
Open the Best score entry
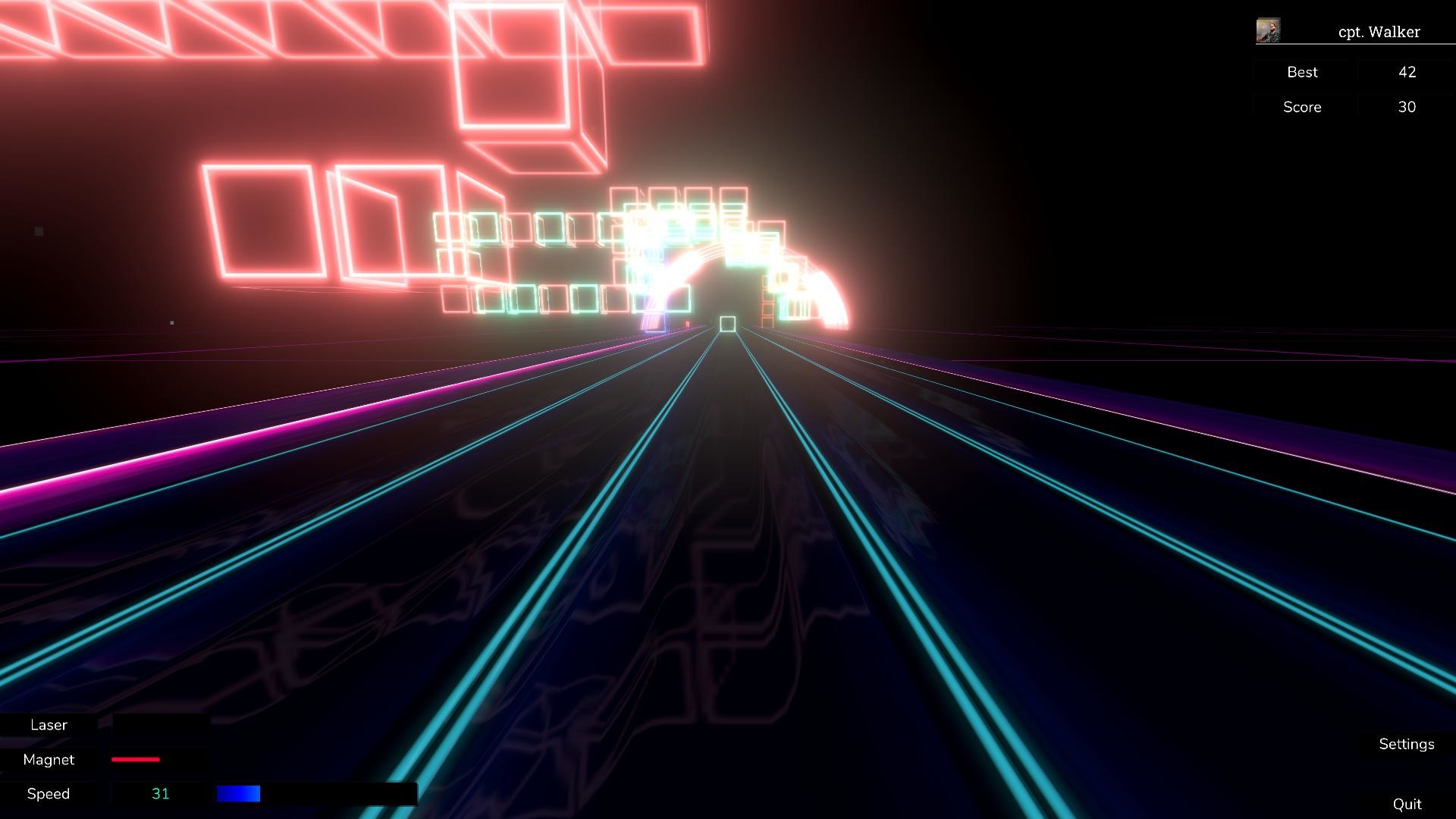coord(1302,72)
